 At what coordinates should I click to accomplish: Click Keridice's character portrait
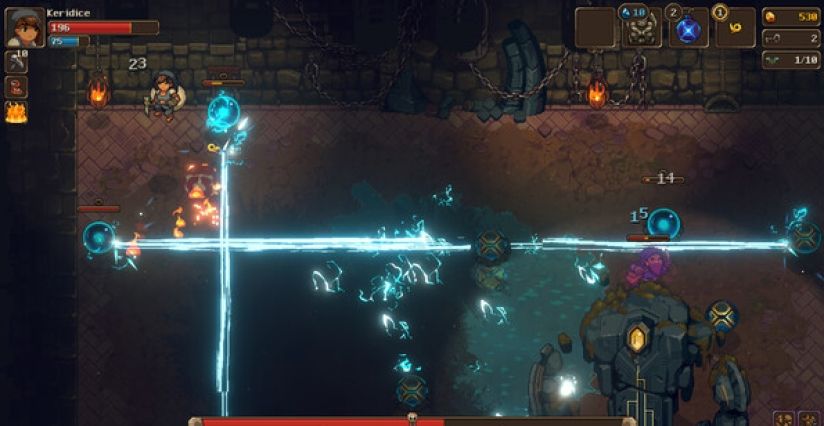pos(24,28)
